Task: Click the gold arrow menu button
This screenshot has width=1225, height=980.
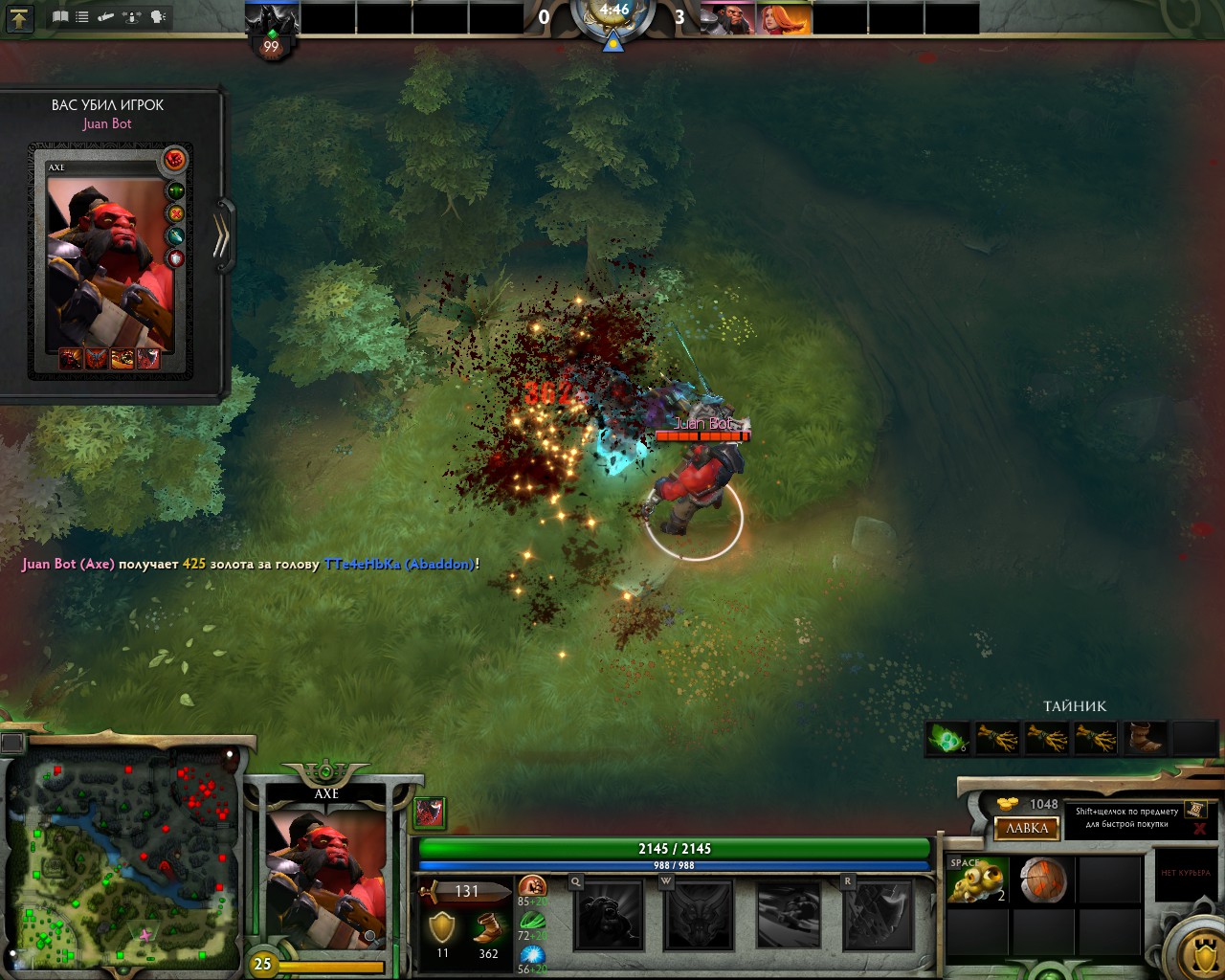Action: pos(18,17)
